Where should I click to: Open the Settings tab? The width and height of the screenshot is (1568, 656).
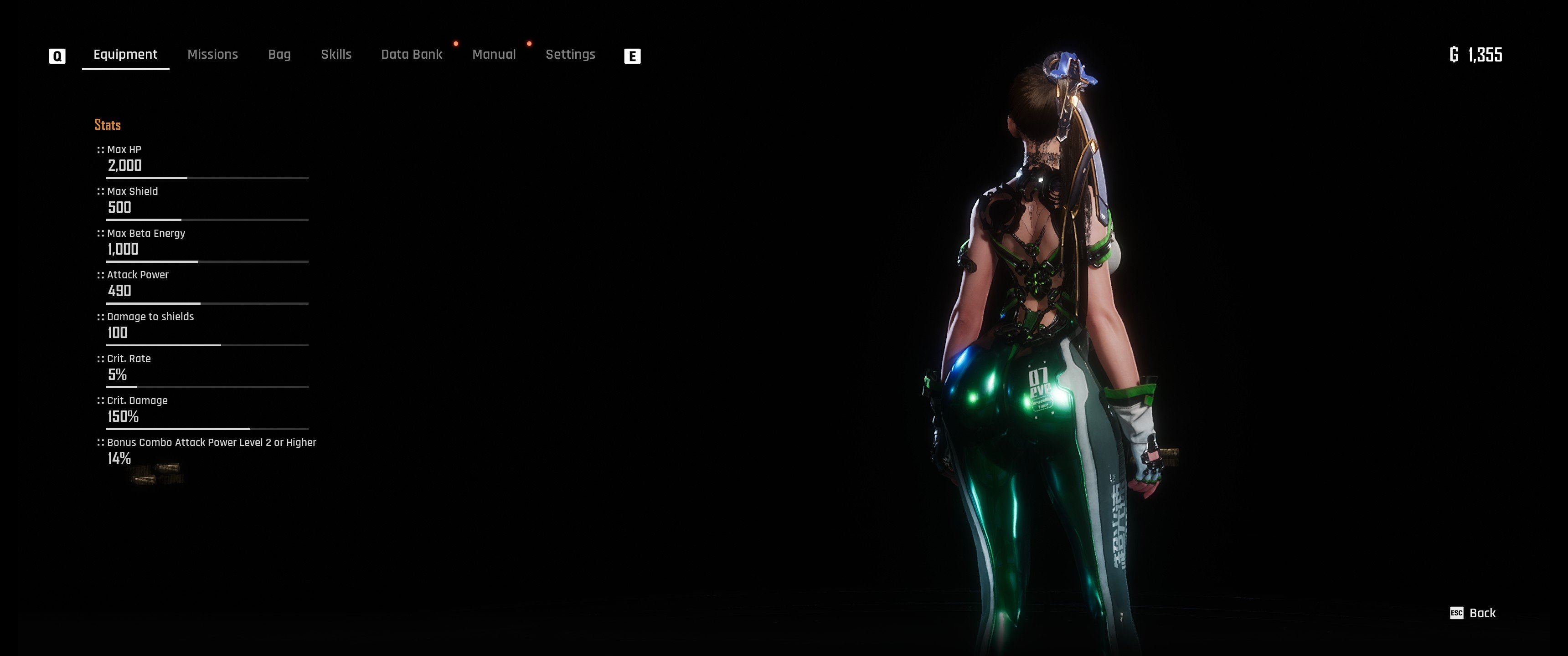tap(570, 55)
